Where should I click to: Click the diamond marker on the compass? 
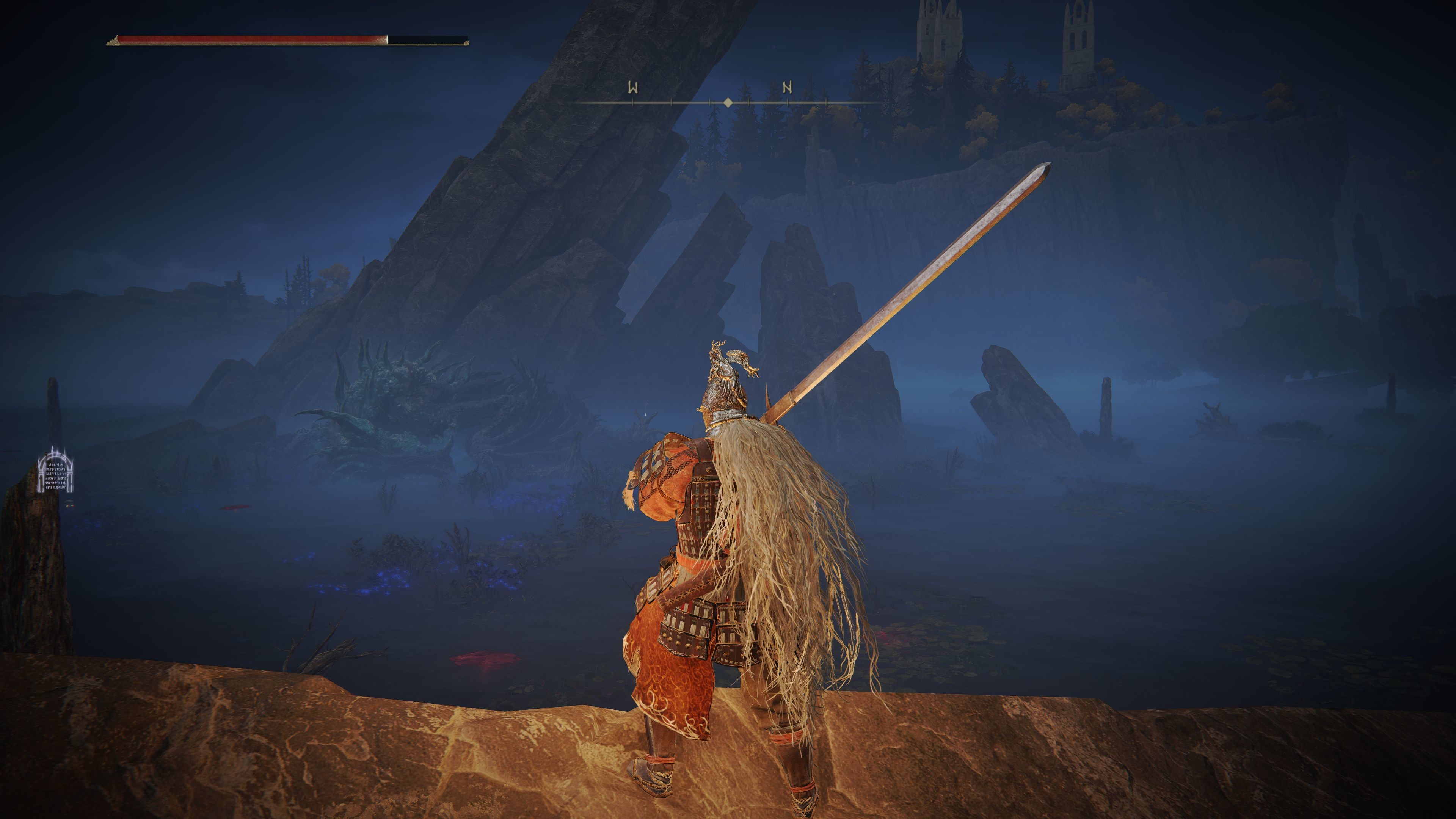point(728,102)
